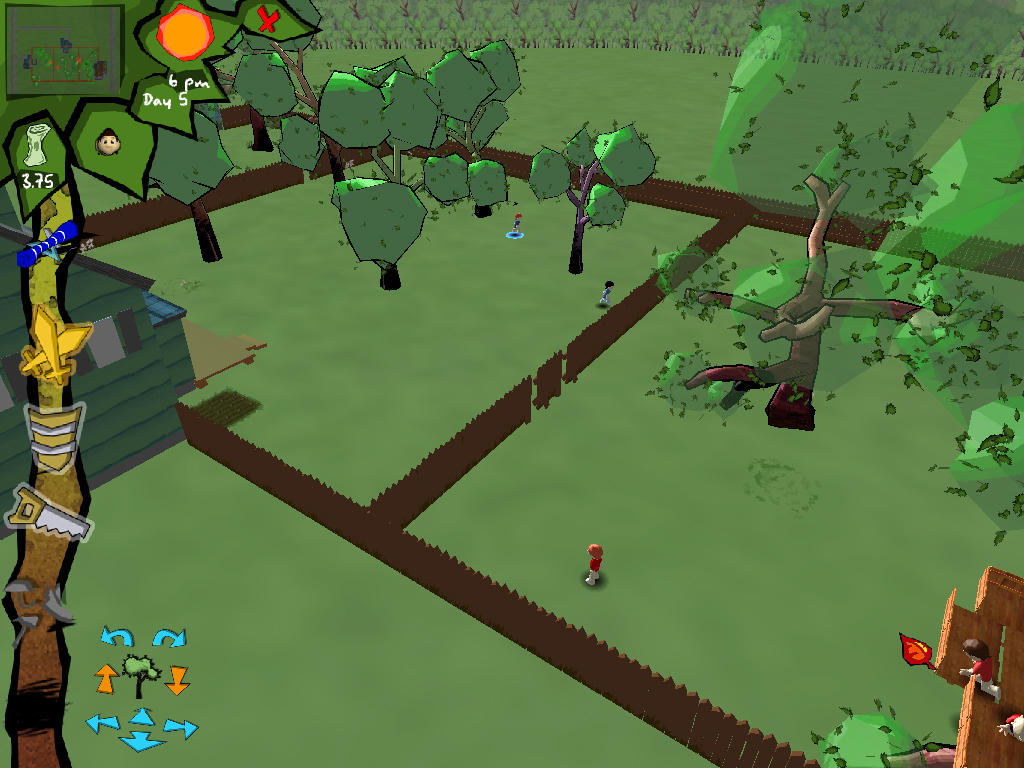
Task: Move the camera with the blue down arrow
Action: [x=141, y=741]
